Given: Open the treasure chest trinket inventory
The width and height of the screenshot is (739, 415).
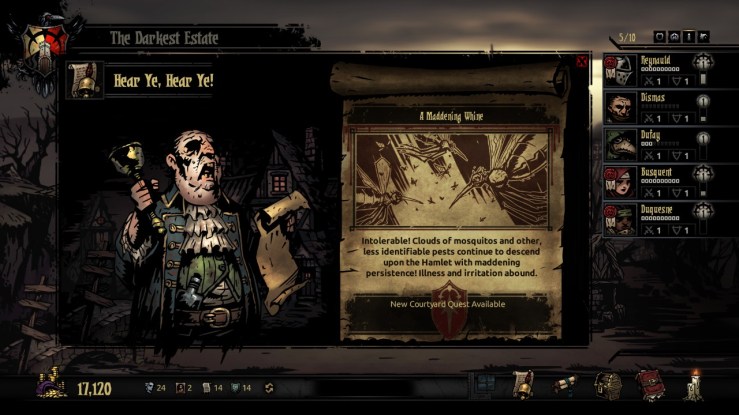Looking at the screenshot, I should click(x=606, y=385).
